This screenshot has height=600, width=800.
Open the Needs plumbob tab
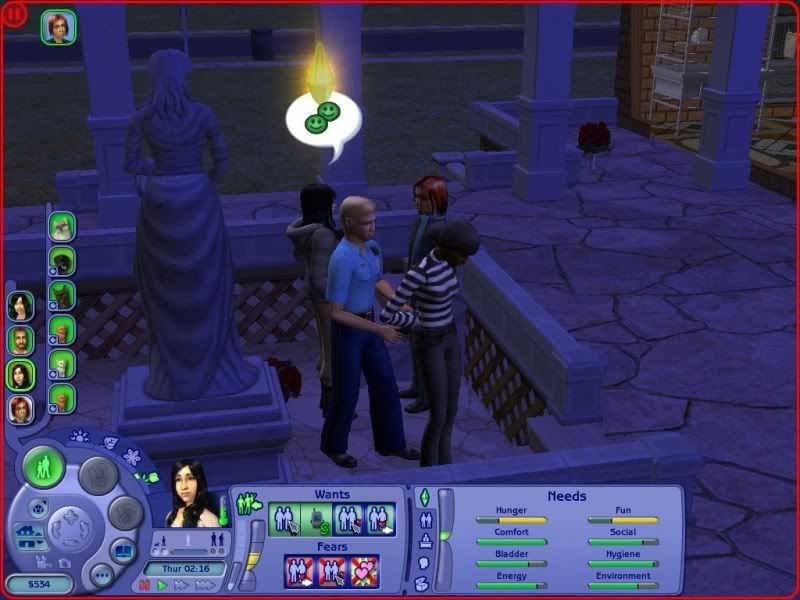[x=423, y=499]
